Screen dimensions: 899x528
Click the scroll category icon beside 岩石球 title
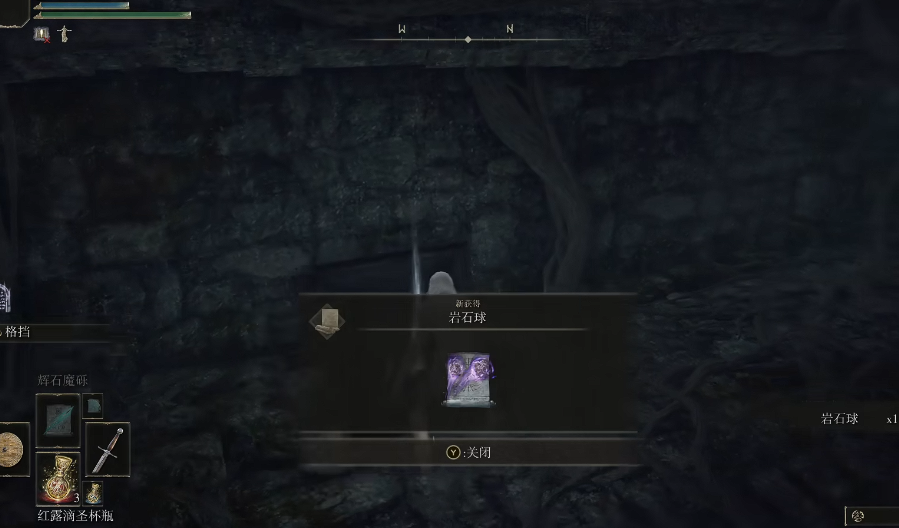(326, 320)
